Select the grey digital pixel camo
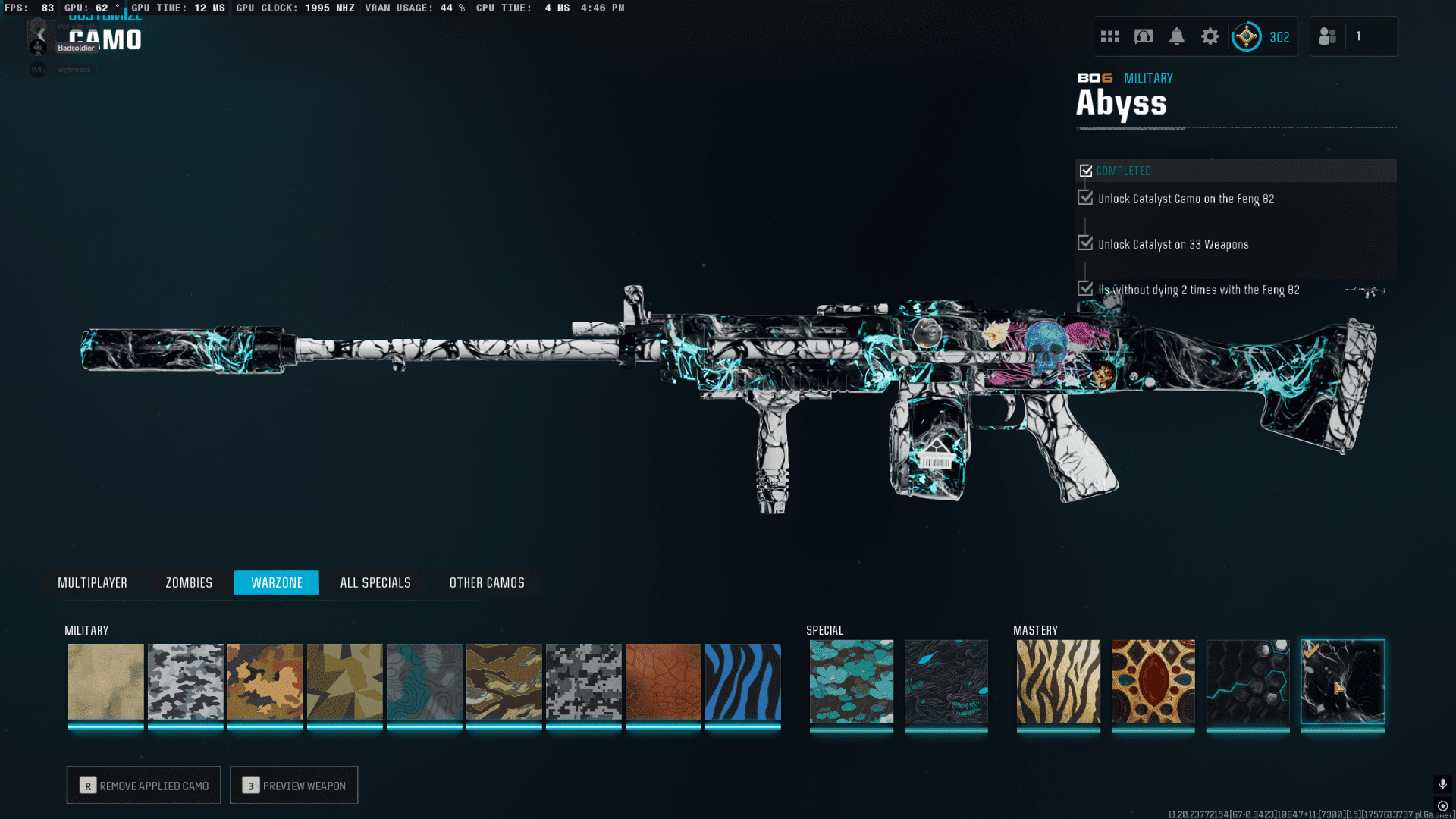This screenshot has height=819, width=1456. pos(583,682)
